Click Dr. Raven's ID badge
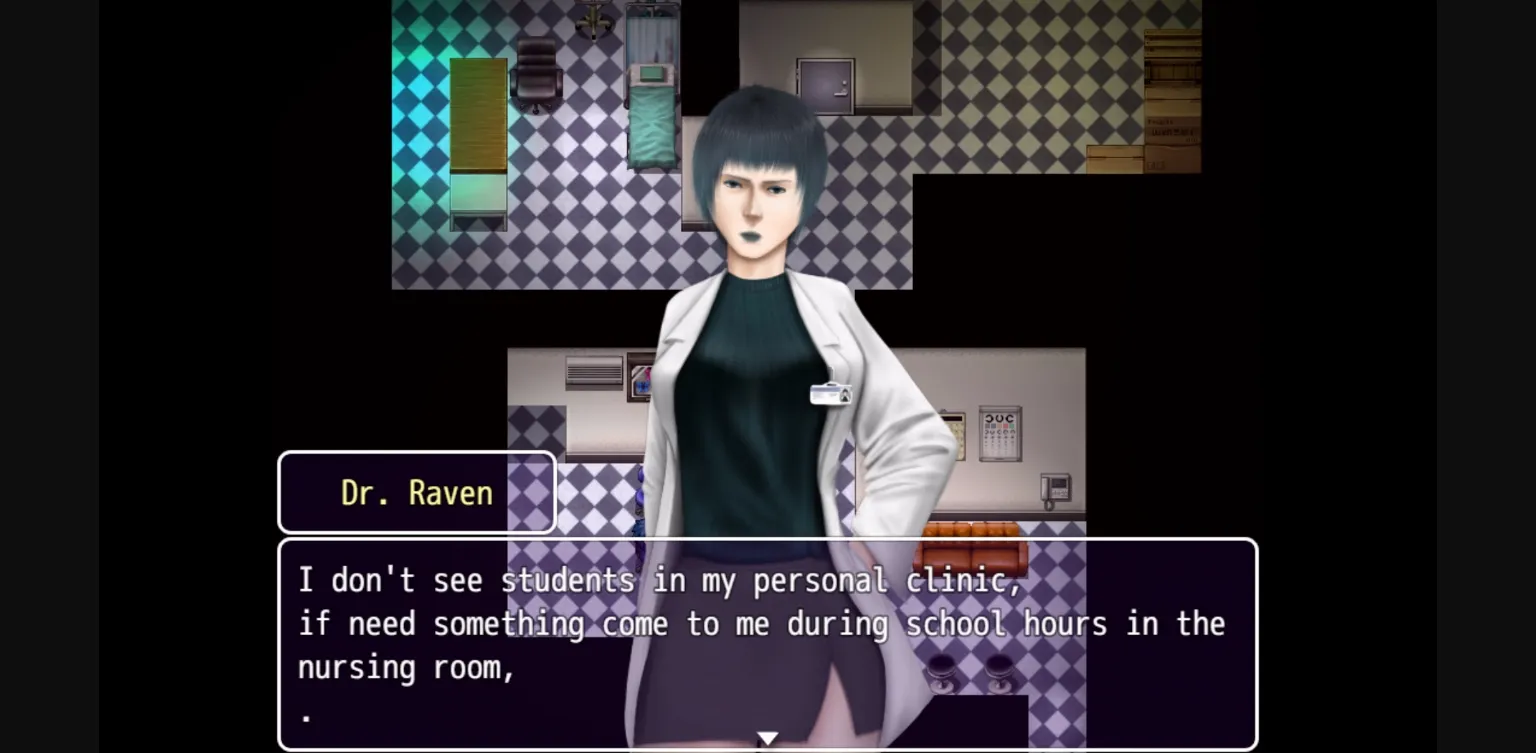Screen dimensions: 1536x753 coord(831,392)
